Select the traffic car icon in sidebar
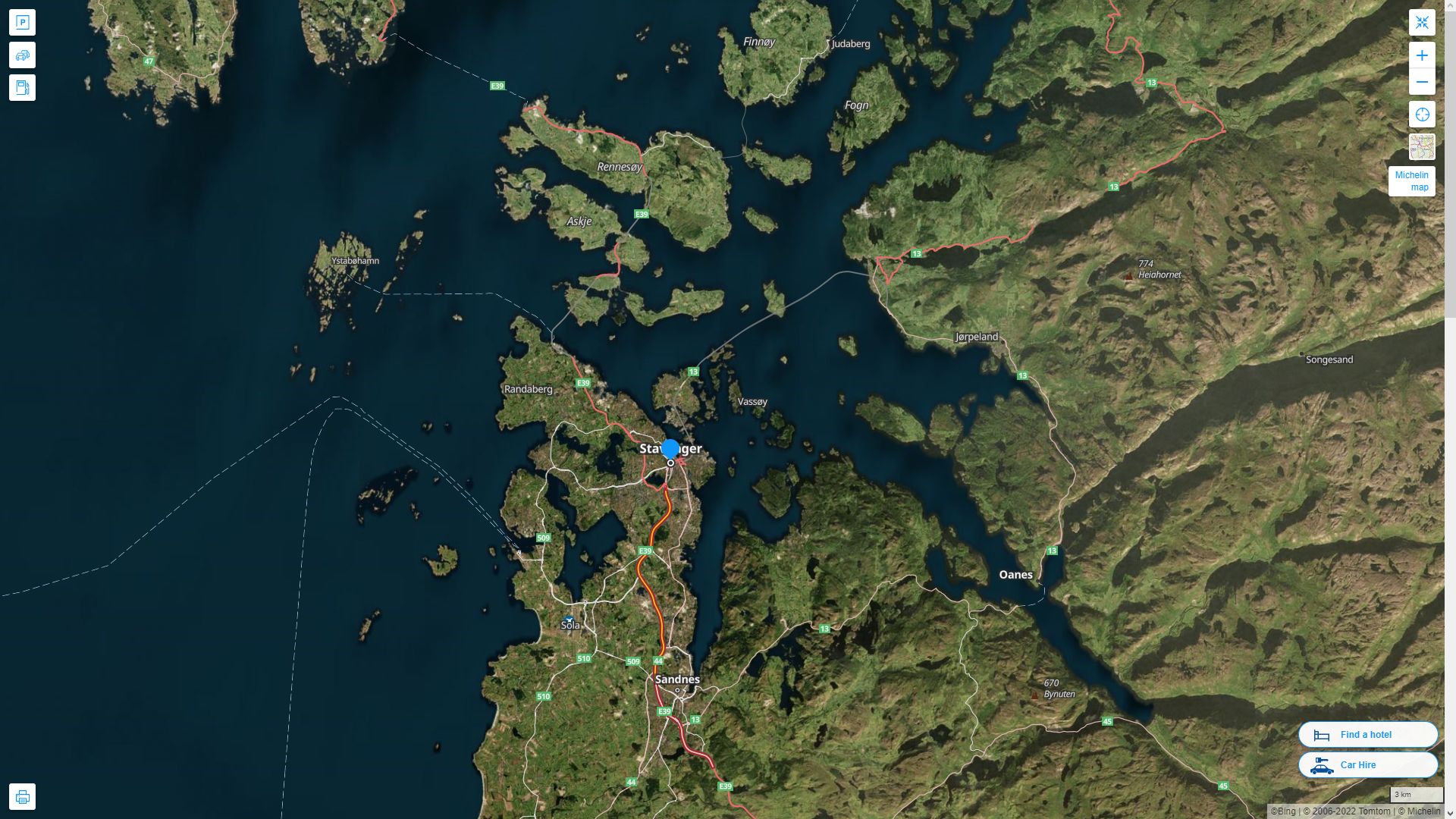The width and height of the screenshot is (1456, 819). [22, 55]
